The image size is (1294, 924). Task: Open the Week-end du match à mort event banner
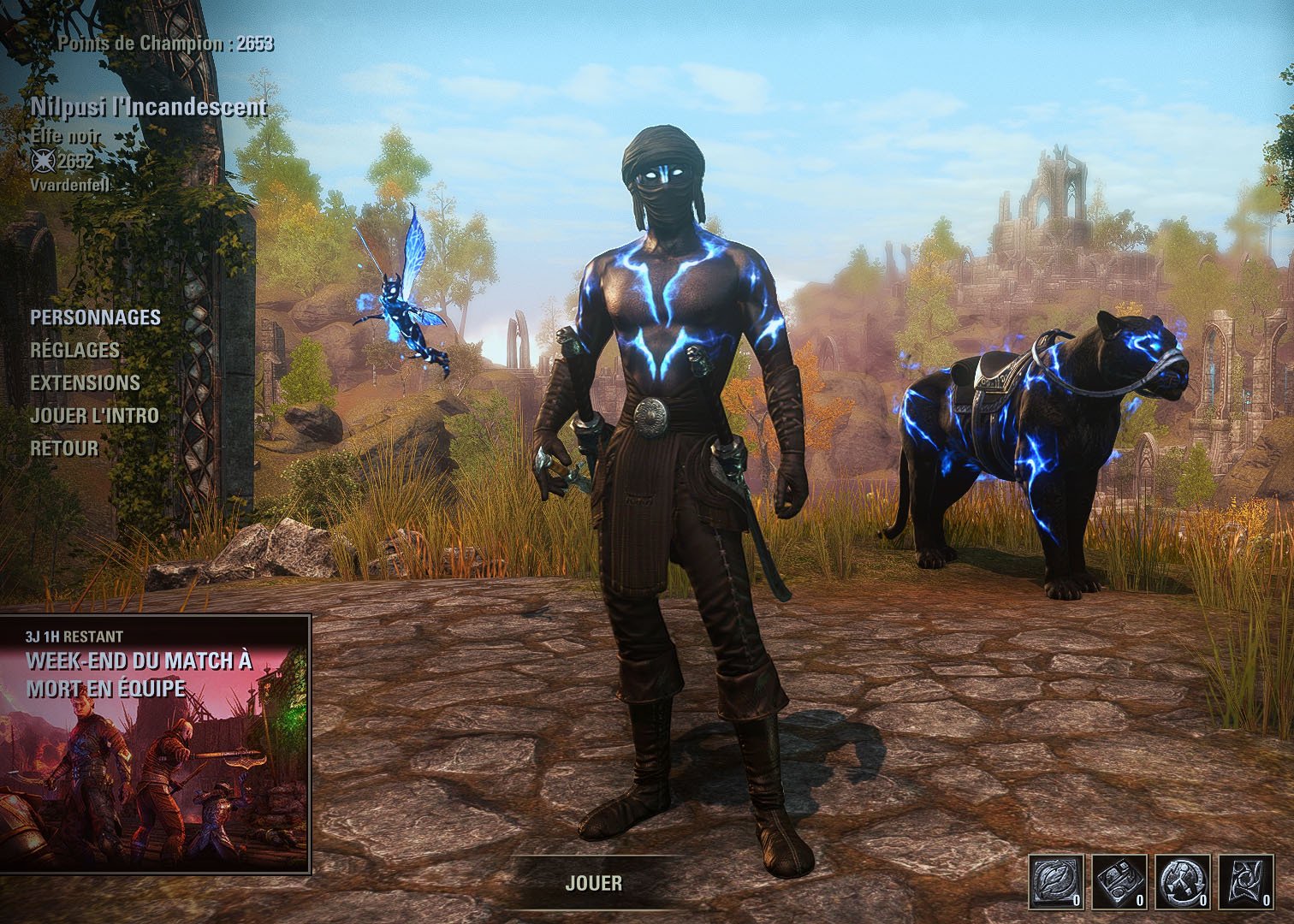click(x=155, y=743)
